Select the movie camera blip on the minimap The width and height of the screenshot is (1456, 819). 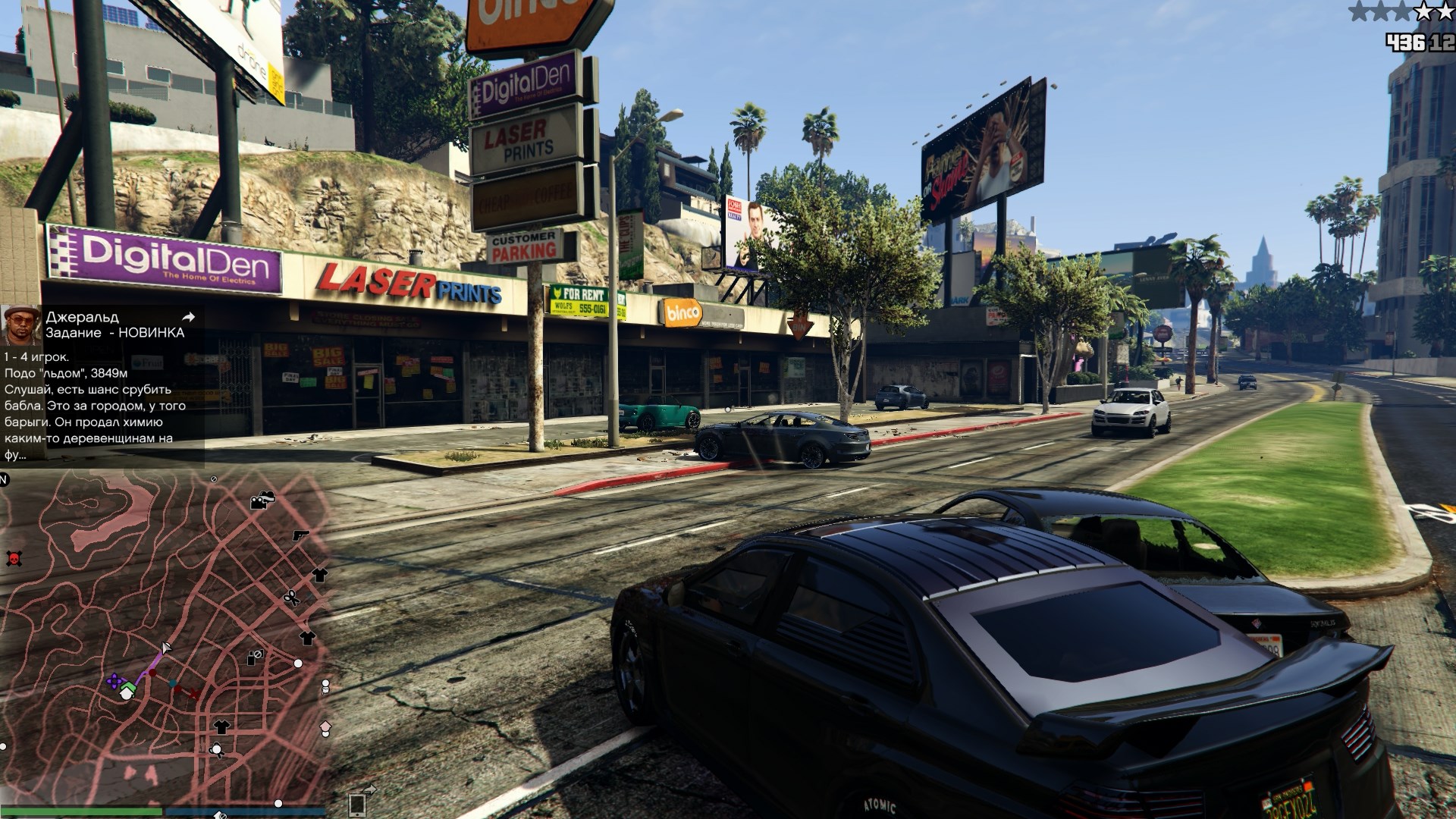[x=262, y=500]
